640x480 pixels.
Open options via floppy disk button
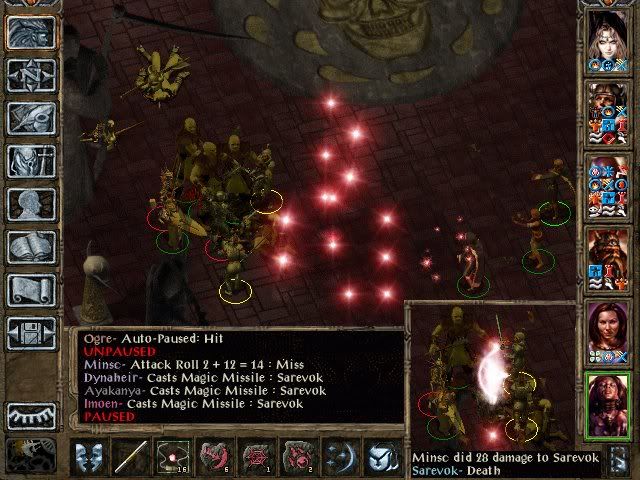click(x=31, y=332)
